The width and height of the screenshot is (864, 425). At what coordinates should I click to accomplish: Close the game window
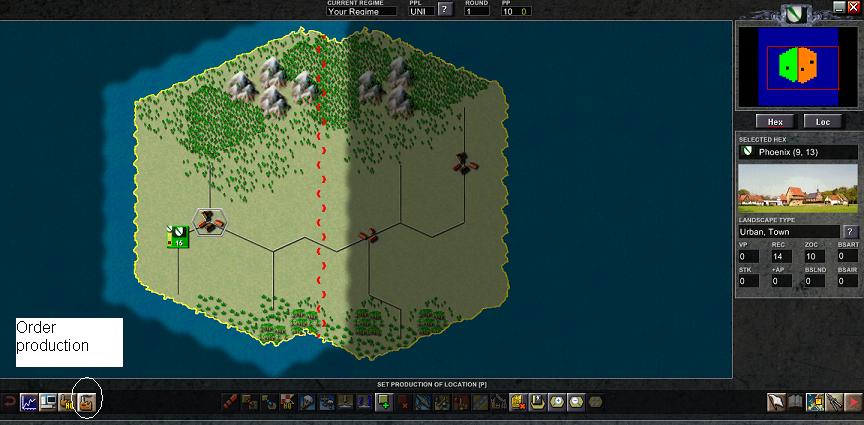pos(853,7)
